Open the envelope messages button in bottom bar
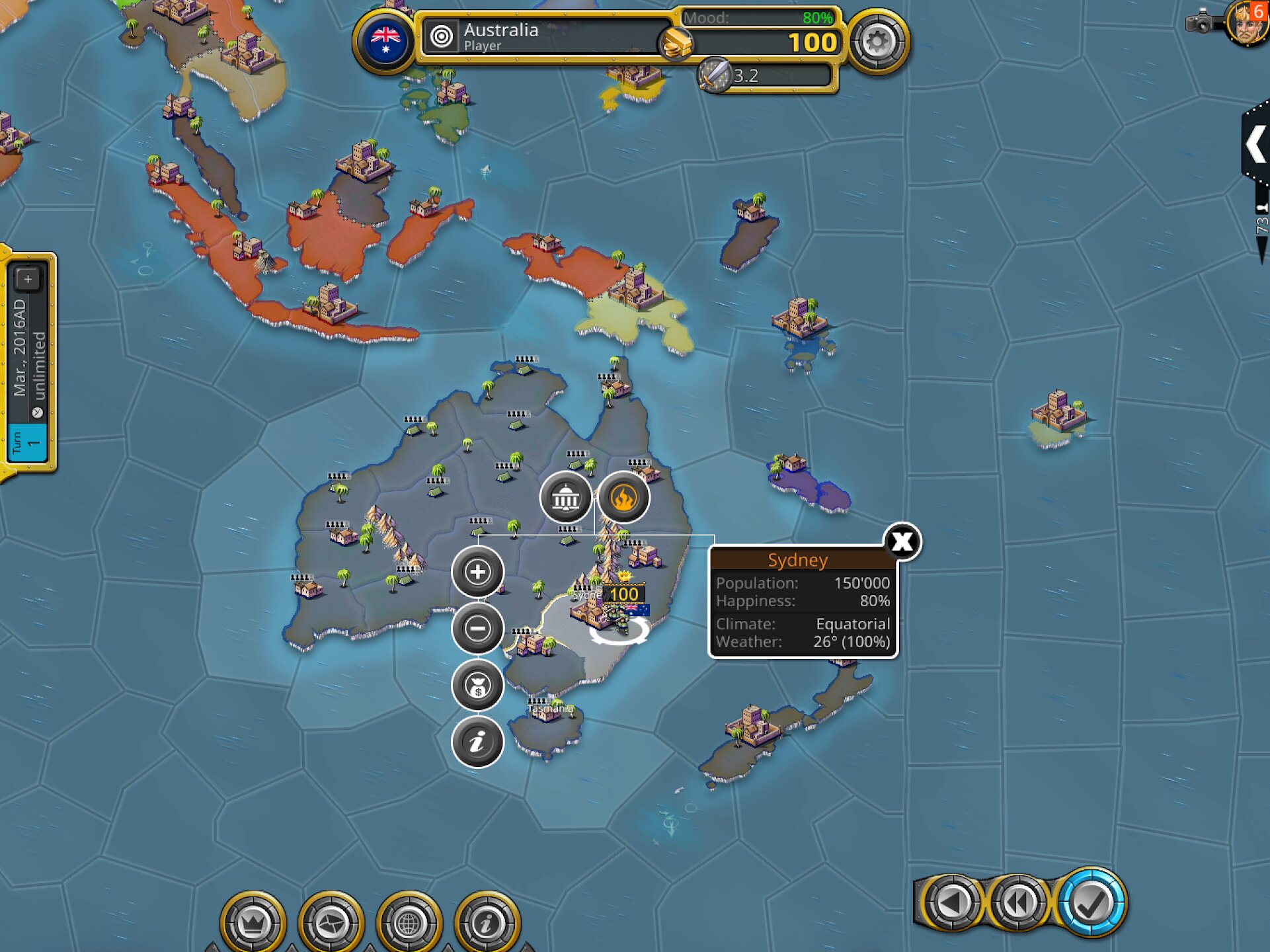This screenshot has height=952, width=1270. (x=331, y=923)
